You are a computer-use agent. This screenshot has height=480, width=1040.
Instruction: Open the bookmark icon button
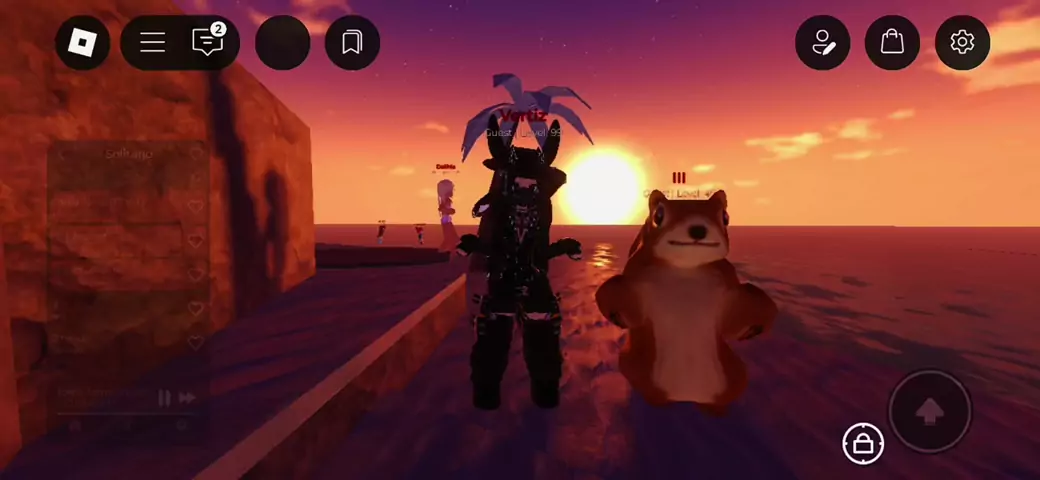pos(352,42)
